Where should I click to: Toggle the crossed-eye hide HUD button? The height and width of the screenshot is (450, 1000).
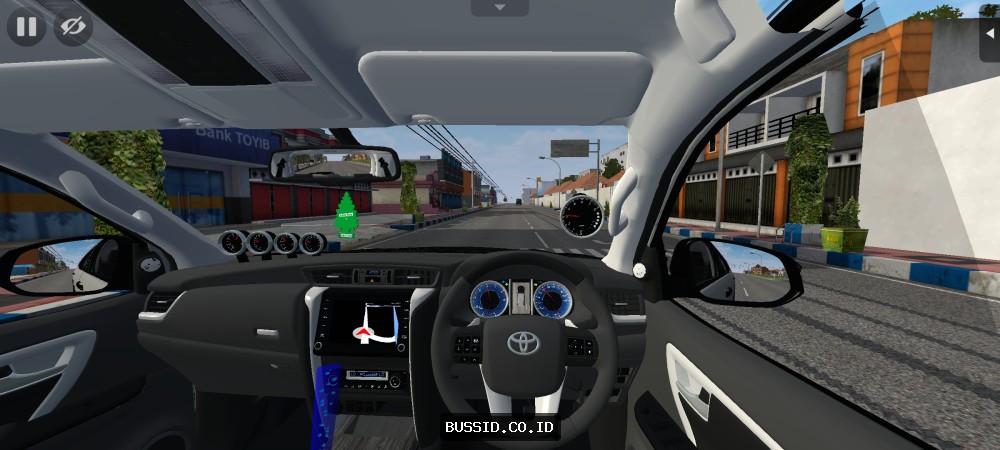[73, 27]
